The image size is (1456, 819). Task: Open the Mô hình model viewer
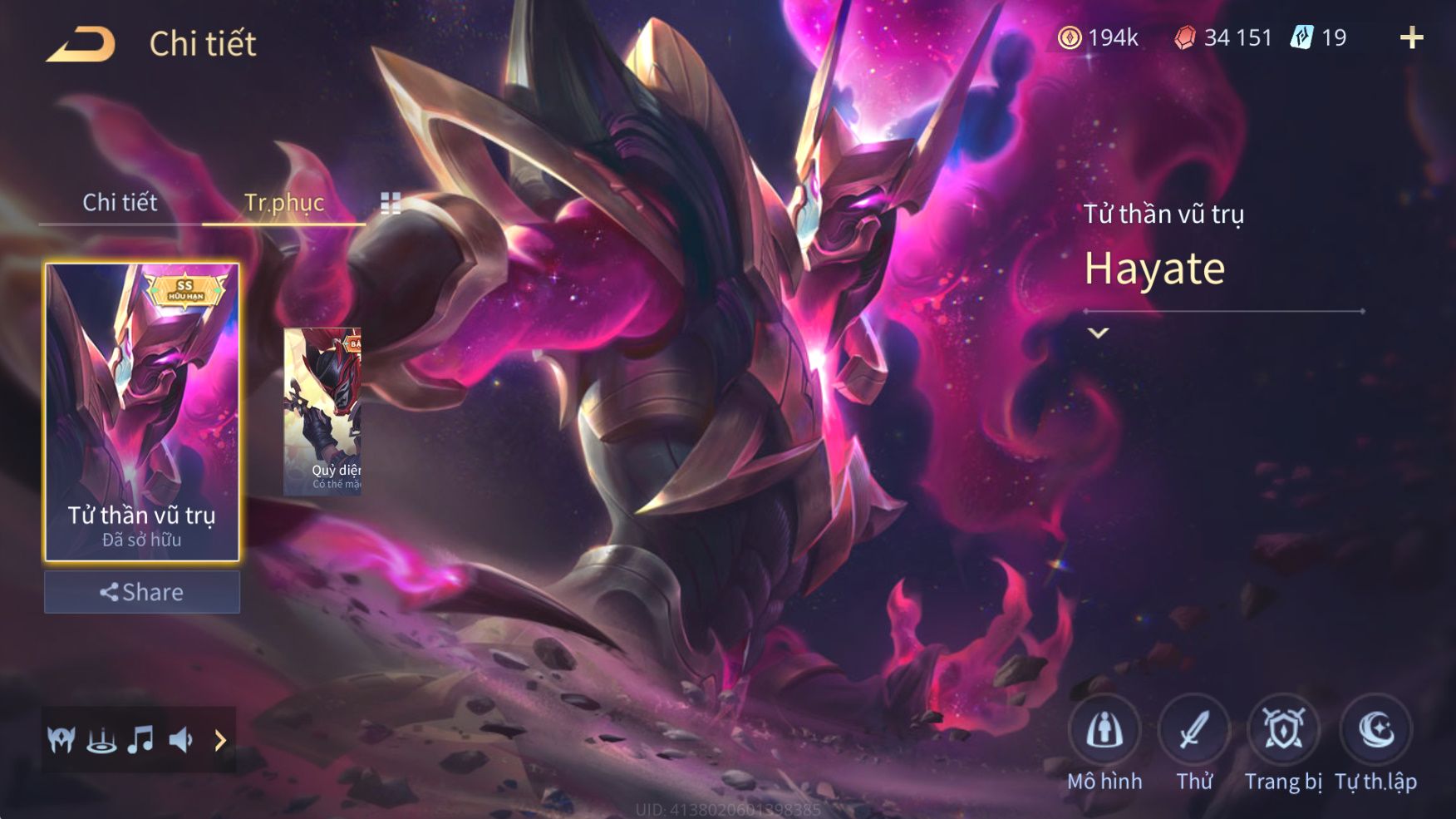point(1104,731)
